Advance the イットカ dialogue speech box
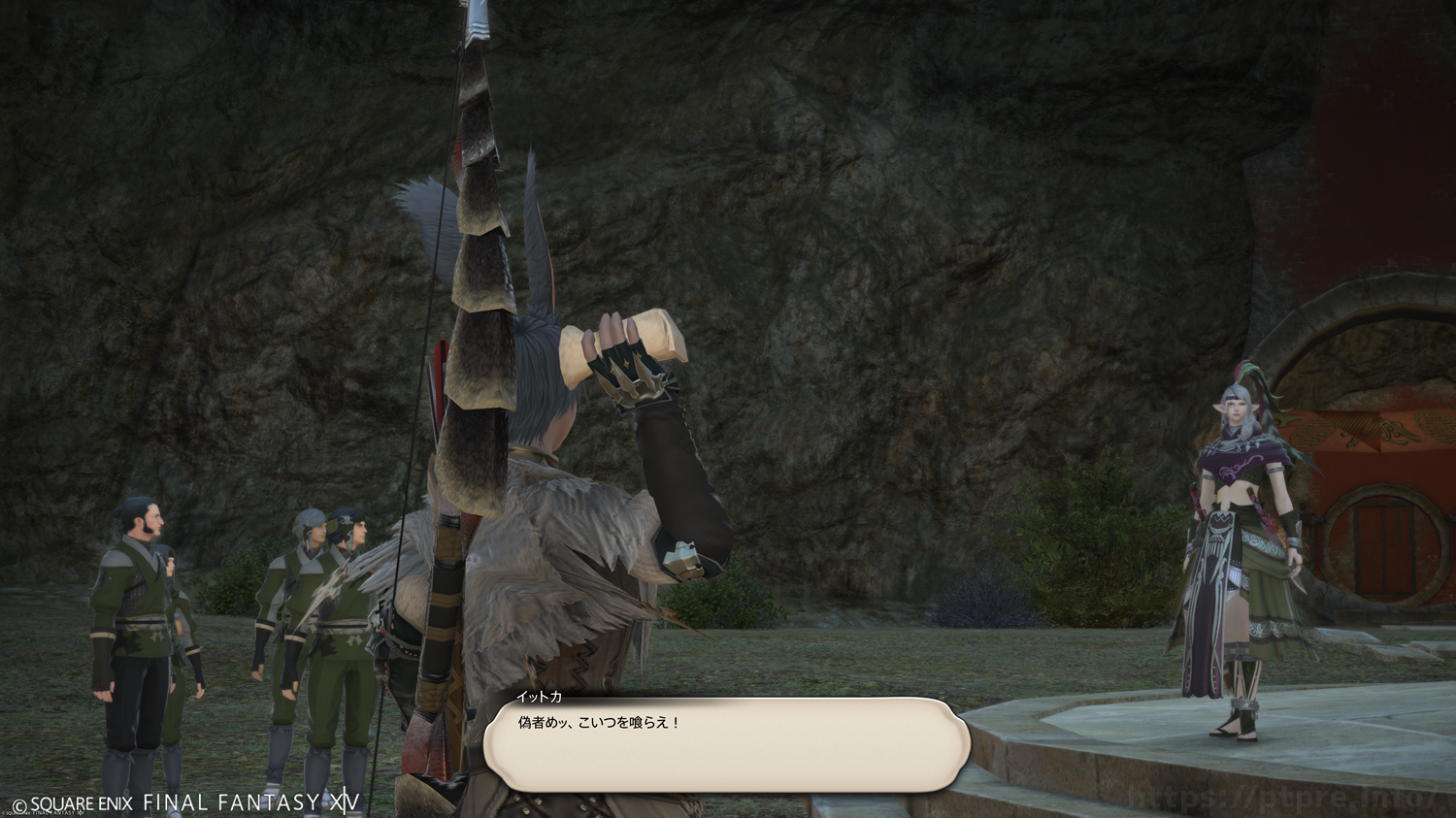1456x818 pixels. click(x=726, y=744)
